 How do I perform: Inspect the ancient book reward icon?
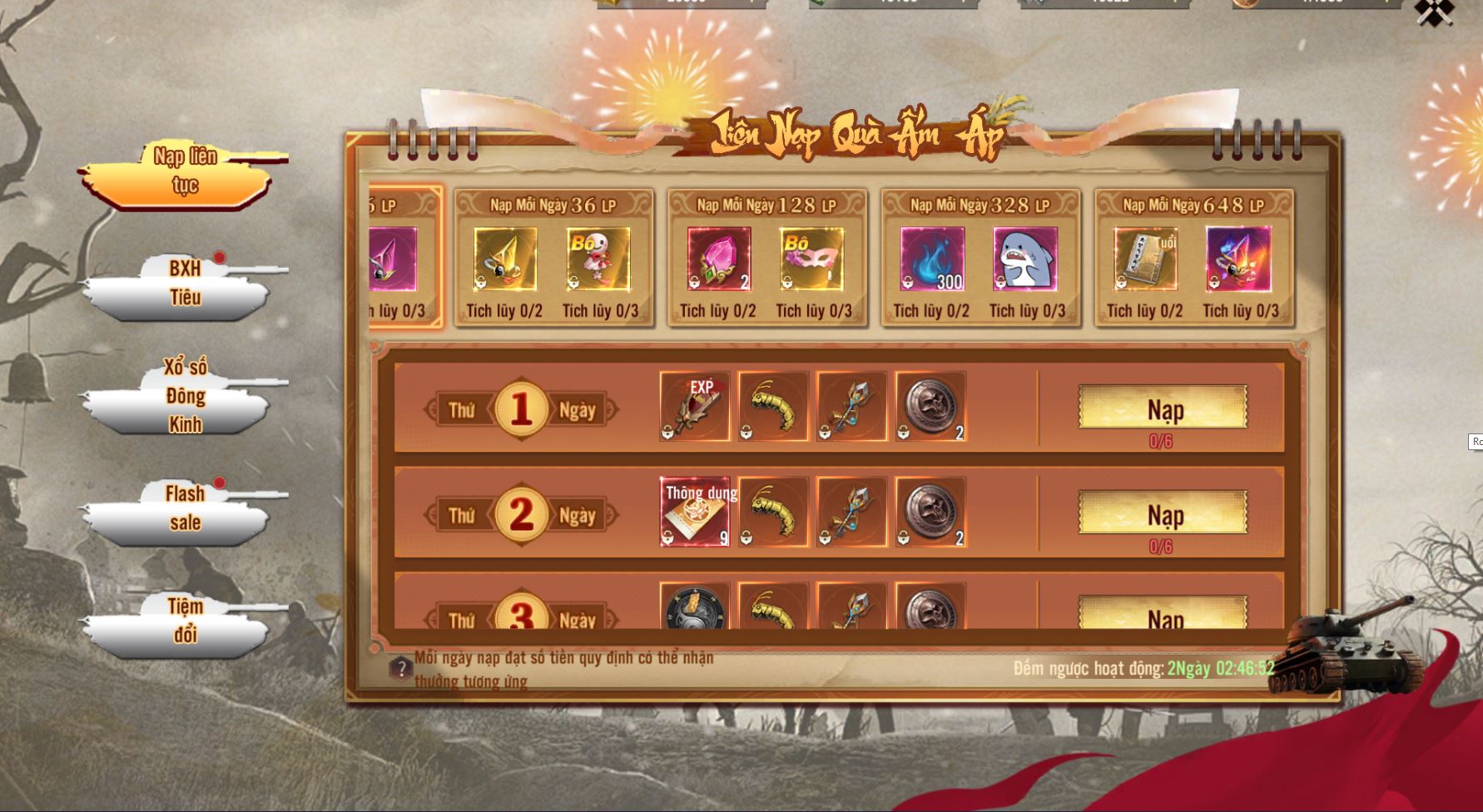1145,260
